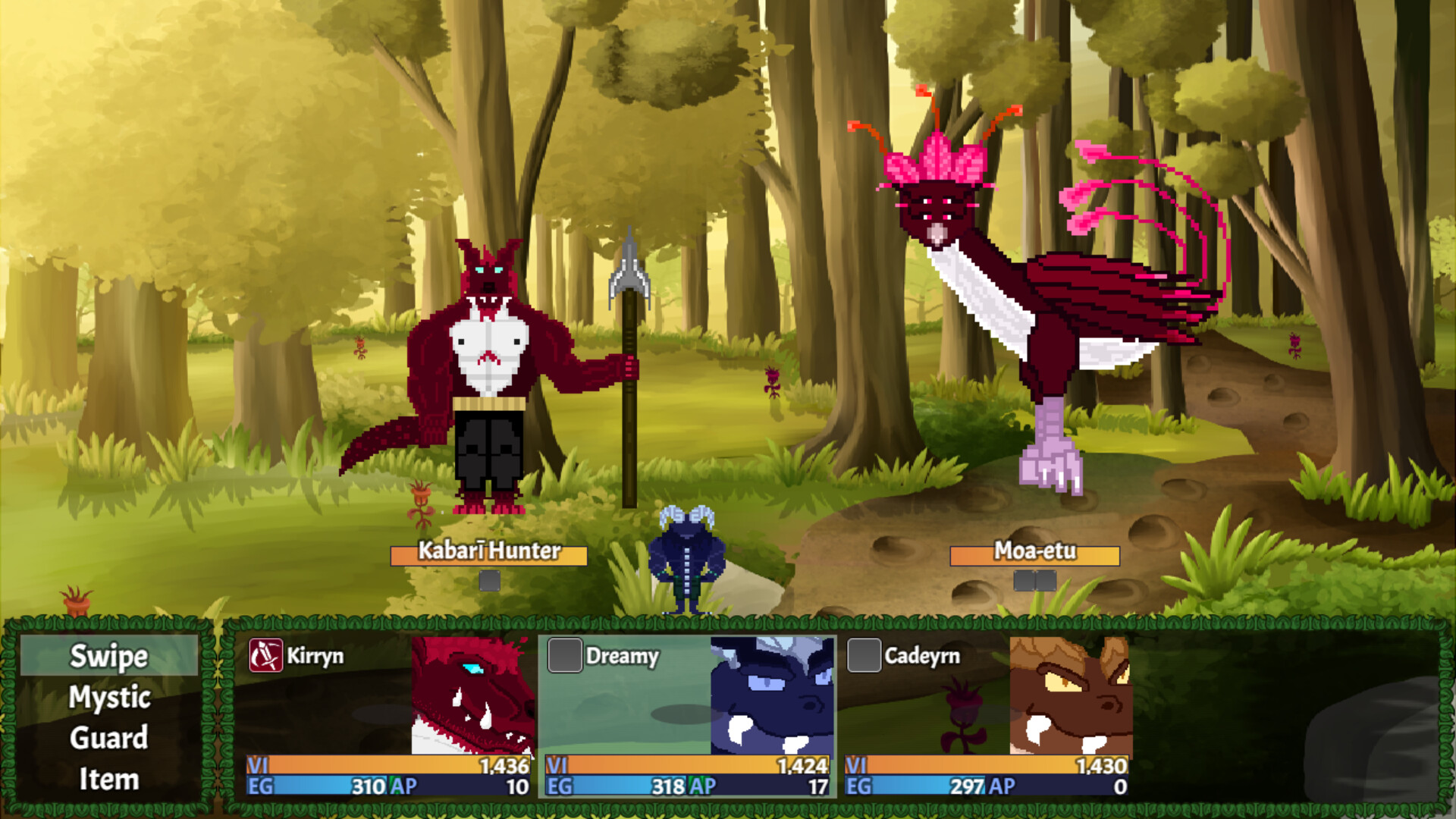Choose the Guard command

pos(108,738)
